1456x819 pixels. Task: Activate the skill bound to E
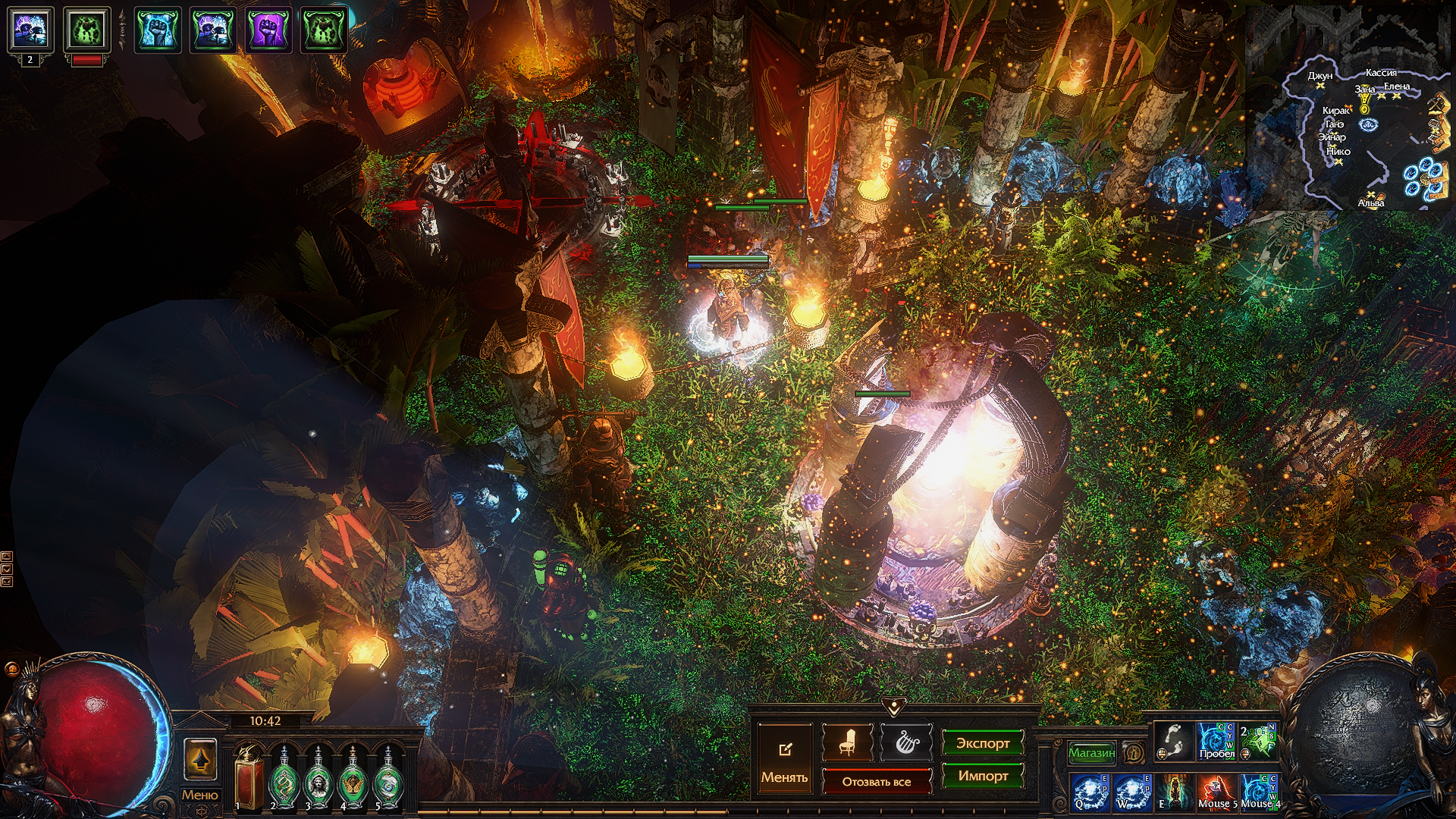1174,792
